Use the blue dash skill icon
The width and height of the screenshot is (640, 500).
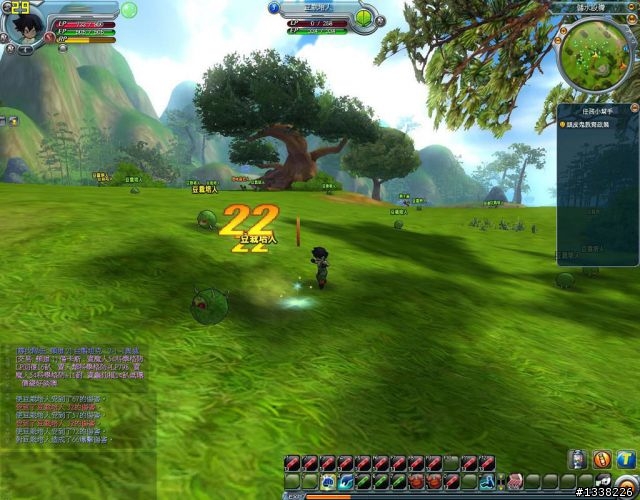pyautogui.click(x=344, y=481)
